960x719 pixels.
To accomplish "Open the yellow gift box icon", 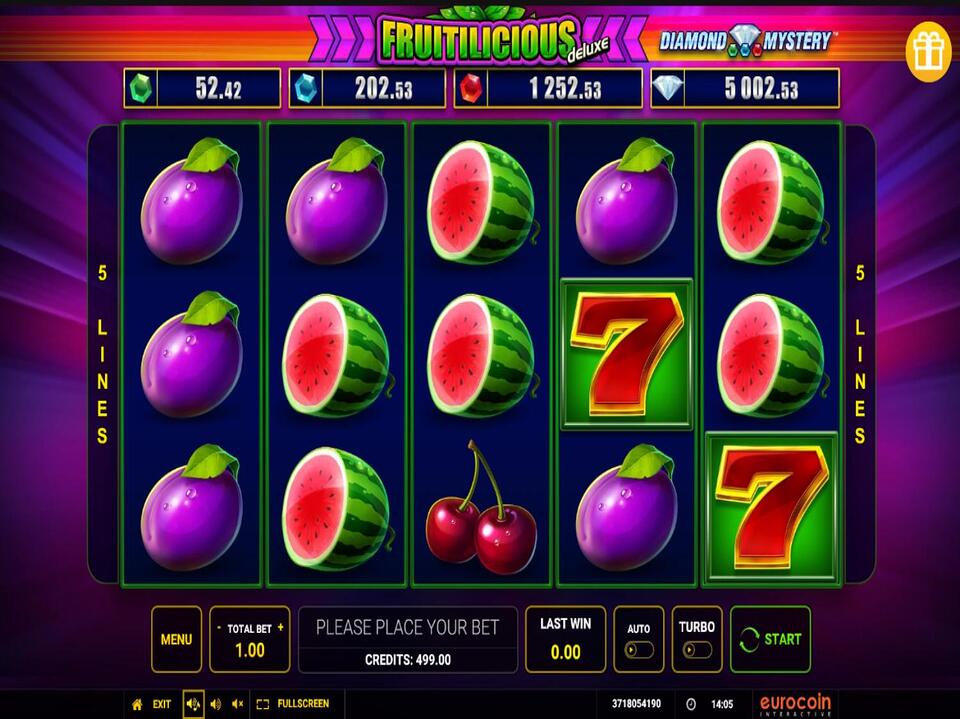I will [x=927, y=51].
